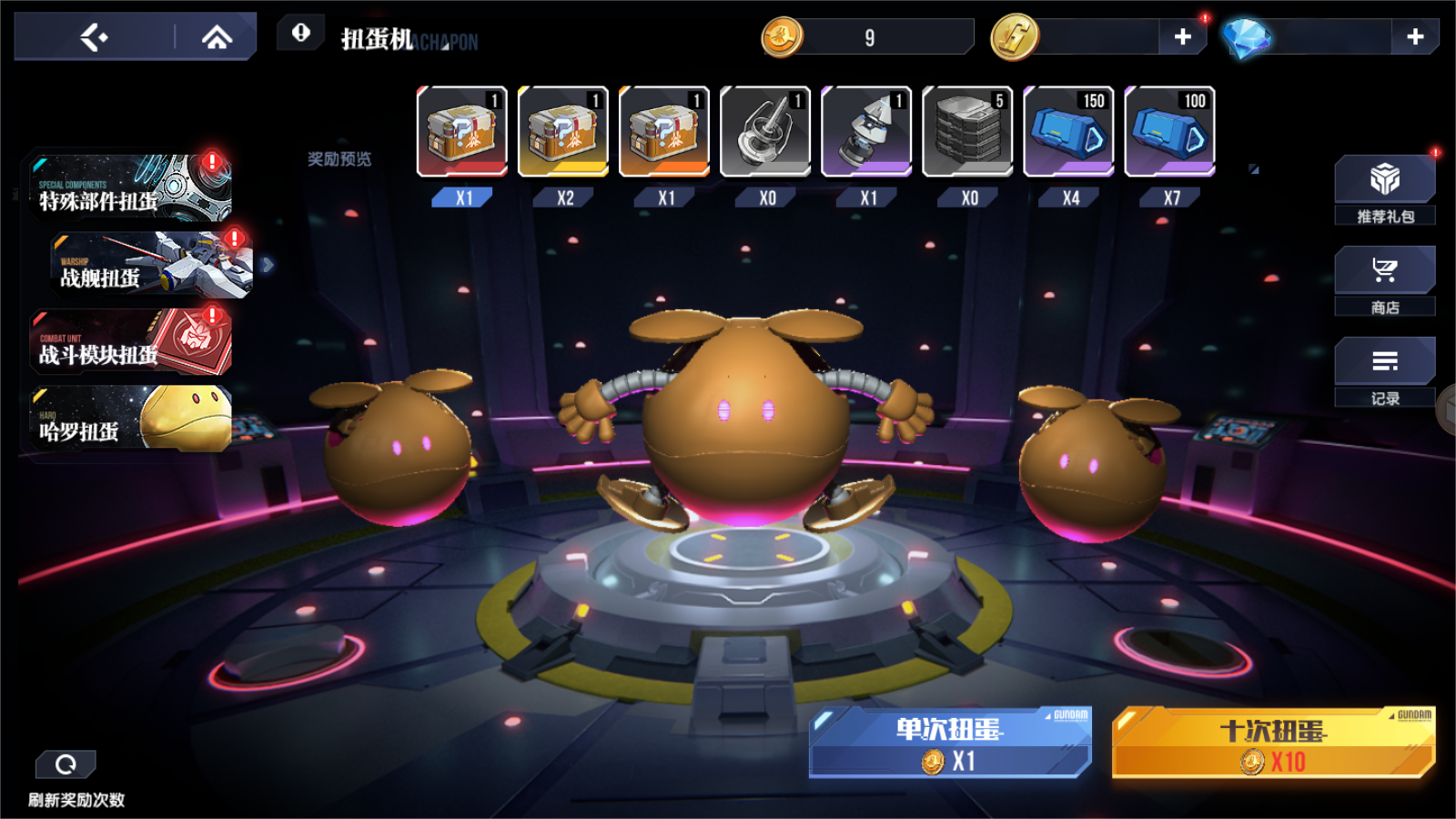Preview the dark stacked crate reward

point(967,132)
